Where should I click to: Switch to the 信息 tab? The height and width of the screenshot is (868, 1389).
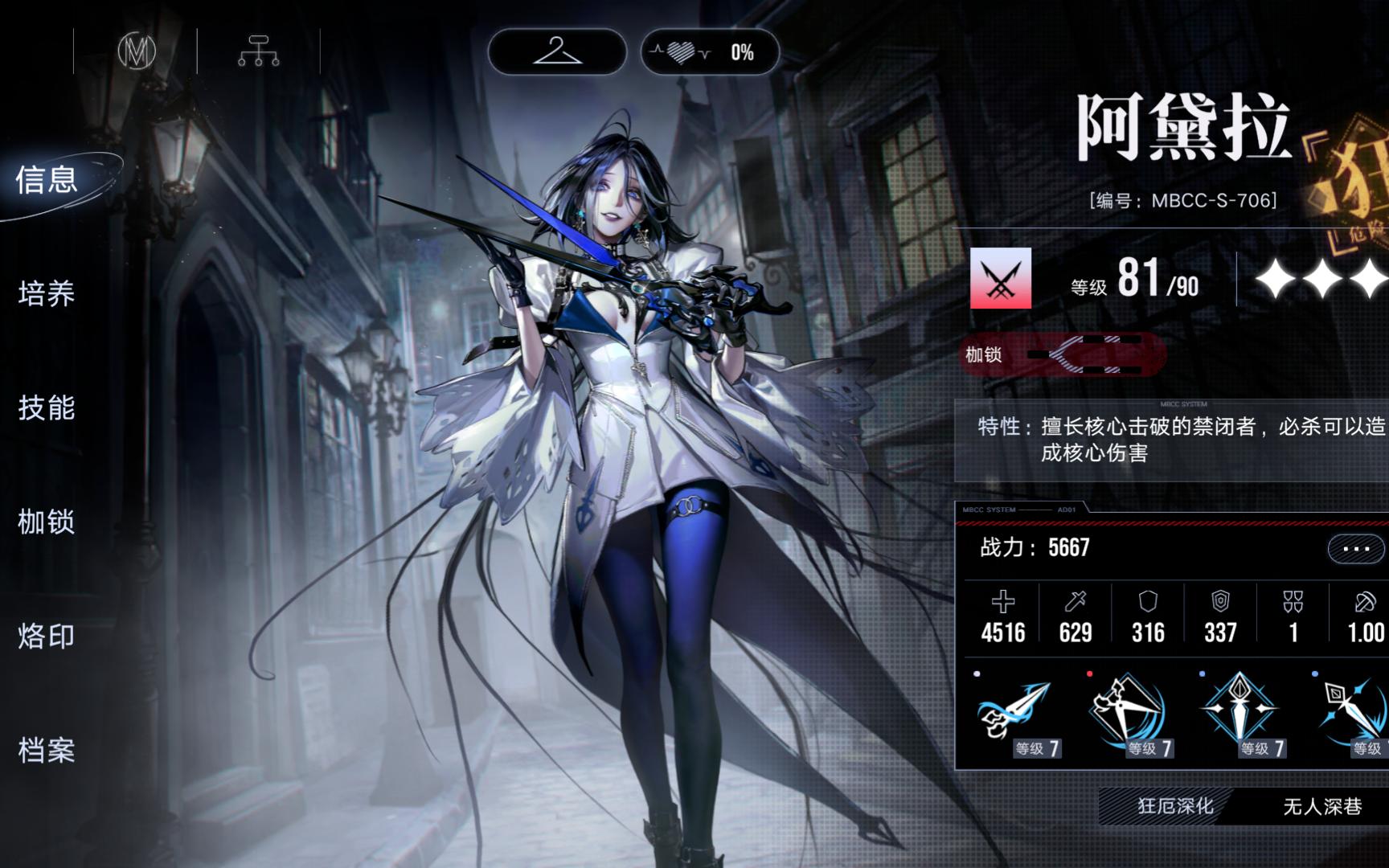pos(47,180)
